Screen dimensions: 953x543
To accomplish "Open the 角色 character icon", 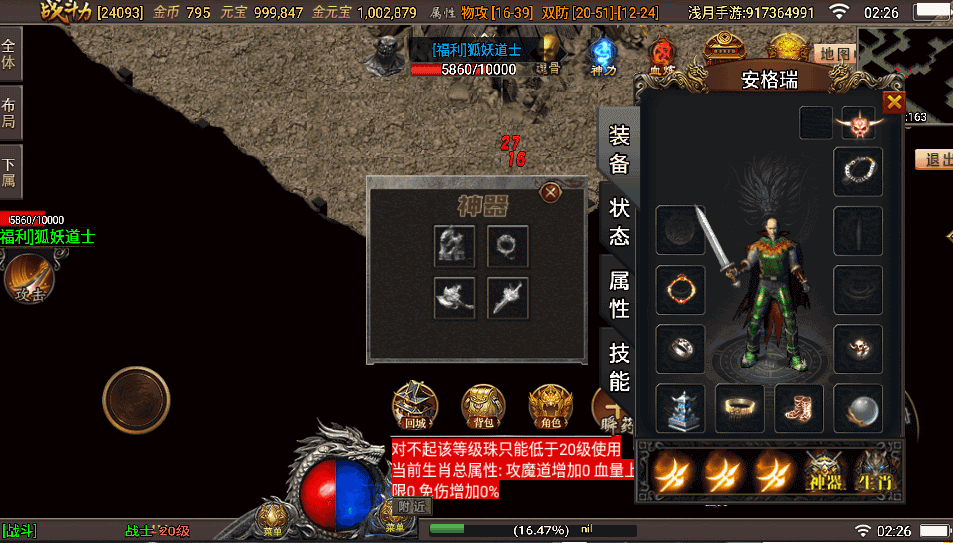I will 548,405.
